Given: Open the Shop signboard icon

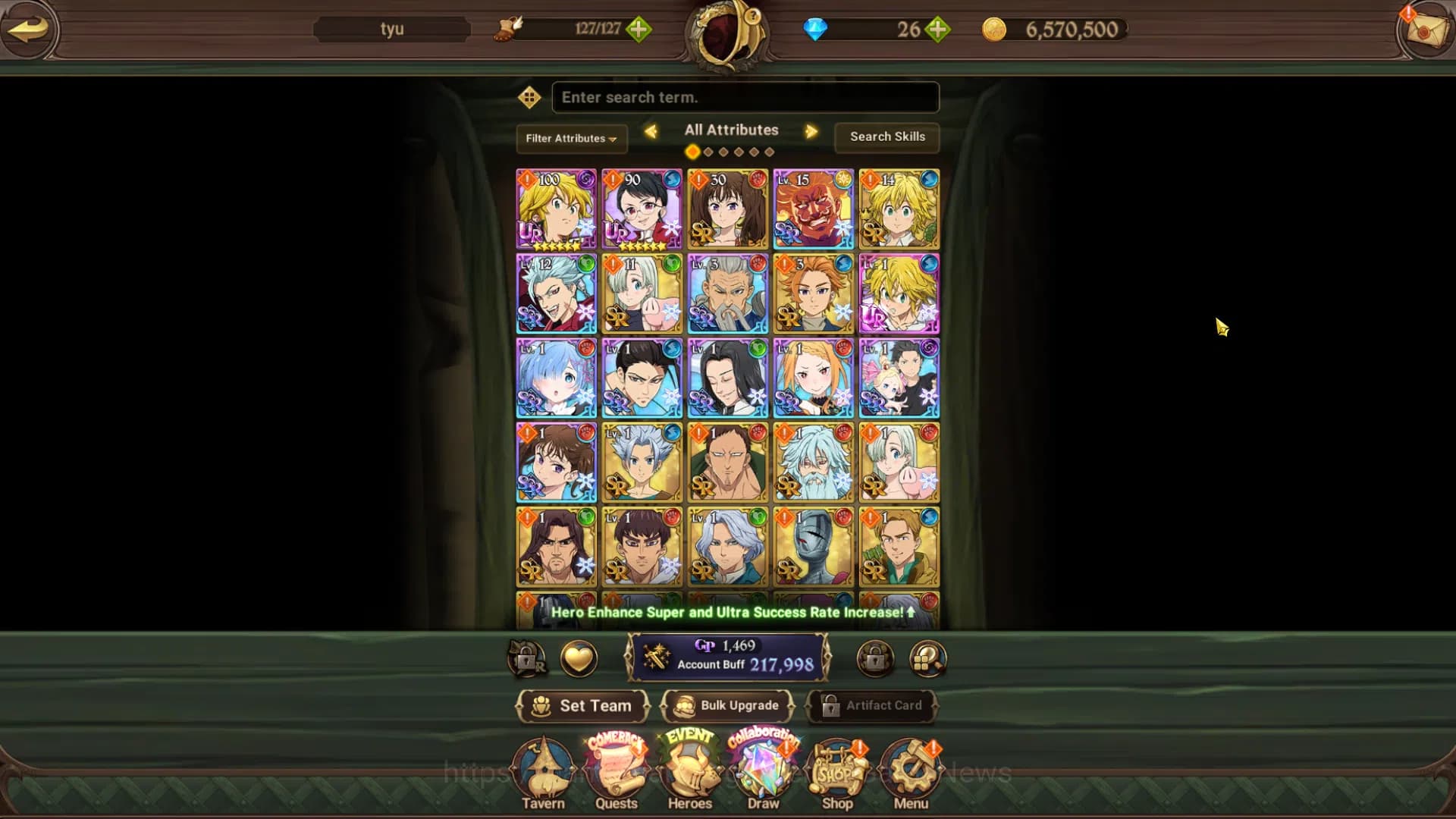Looking at the screenshot, I should pyautogui.click(x=836, y=768).
